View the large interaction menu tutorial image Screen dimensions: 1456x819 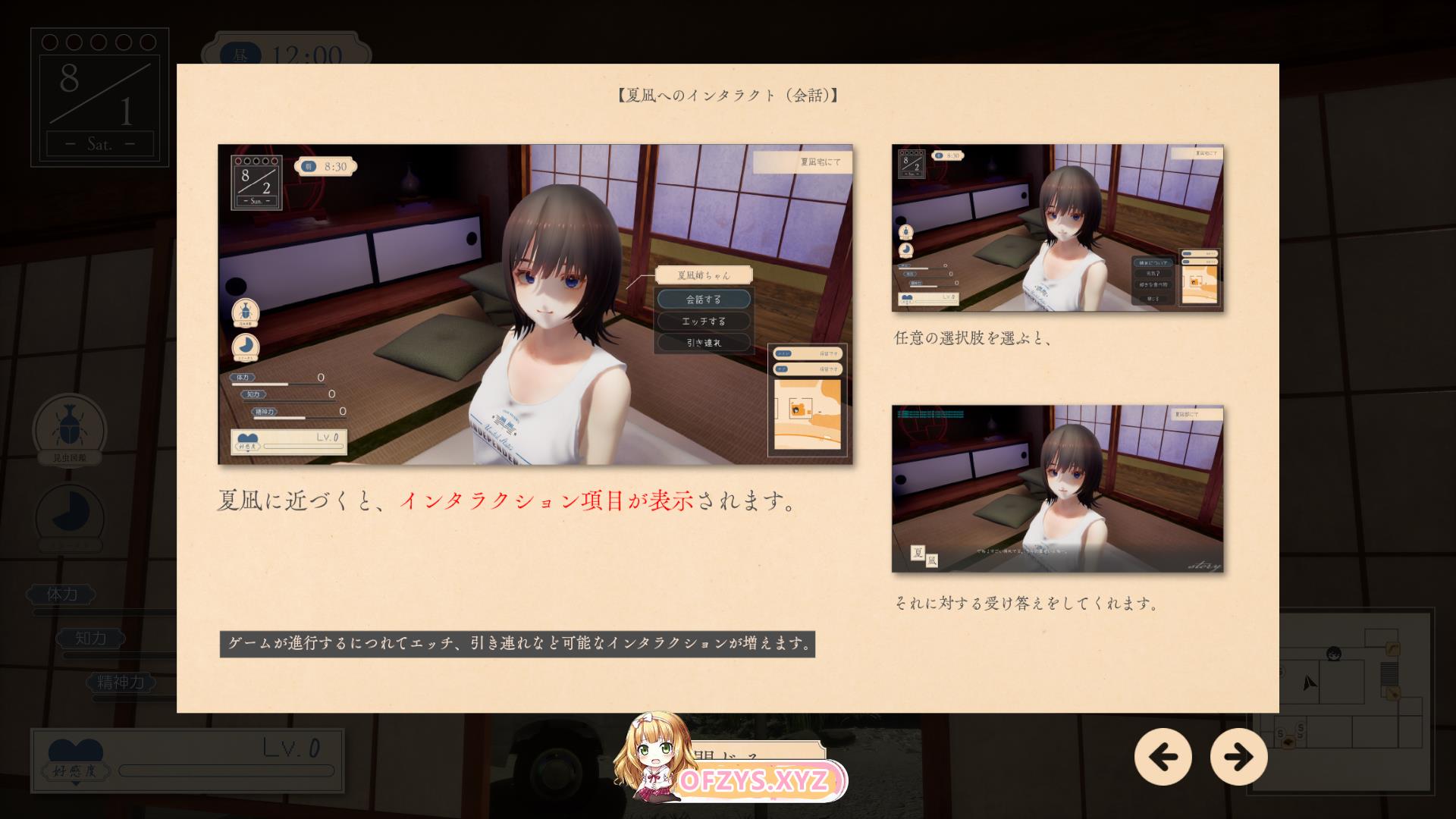click(x=535, y=304)
